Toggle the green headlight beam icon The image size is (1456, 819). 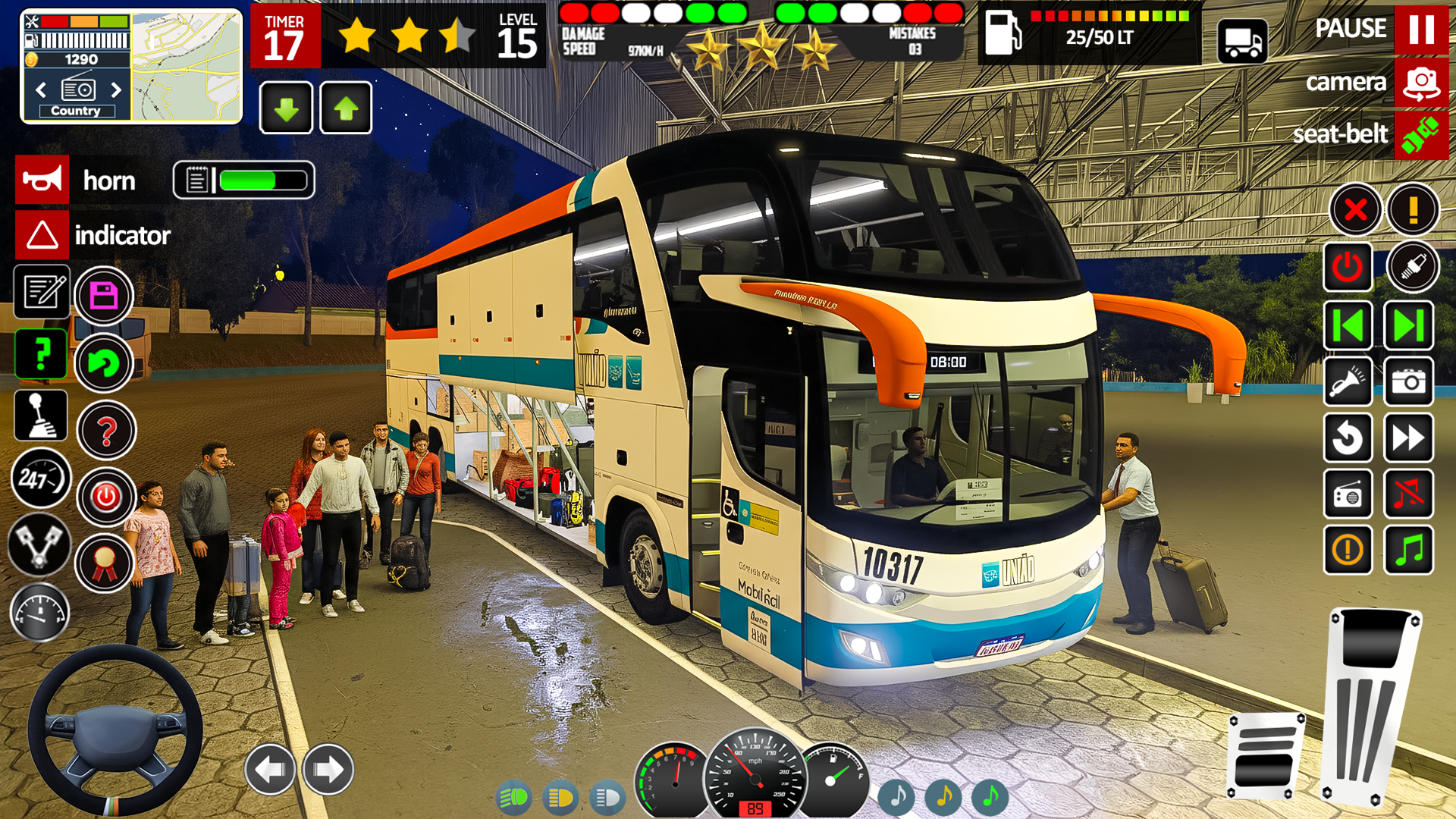[x=513, y=798]
